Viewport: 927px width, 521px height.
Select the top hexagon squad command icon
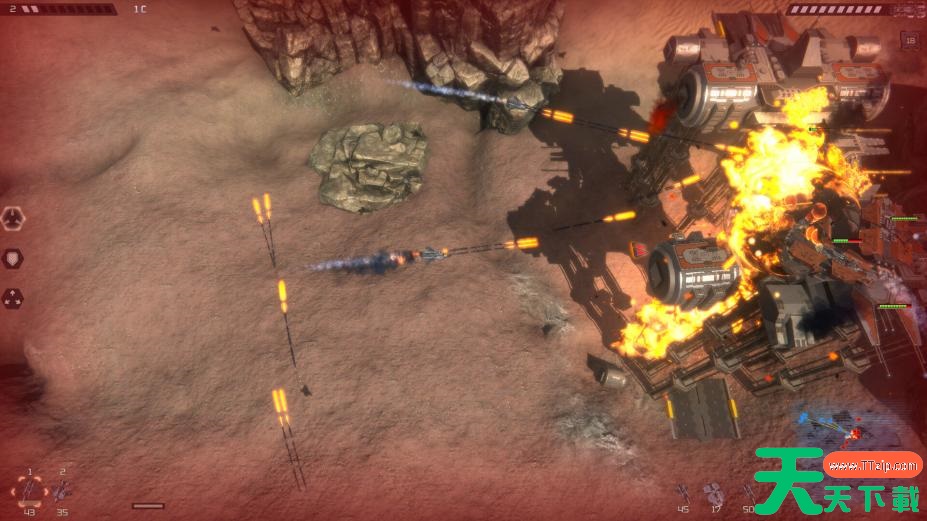13,217
